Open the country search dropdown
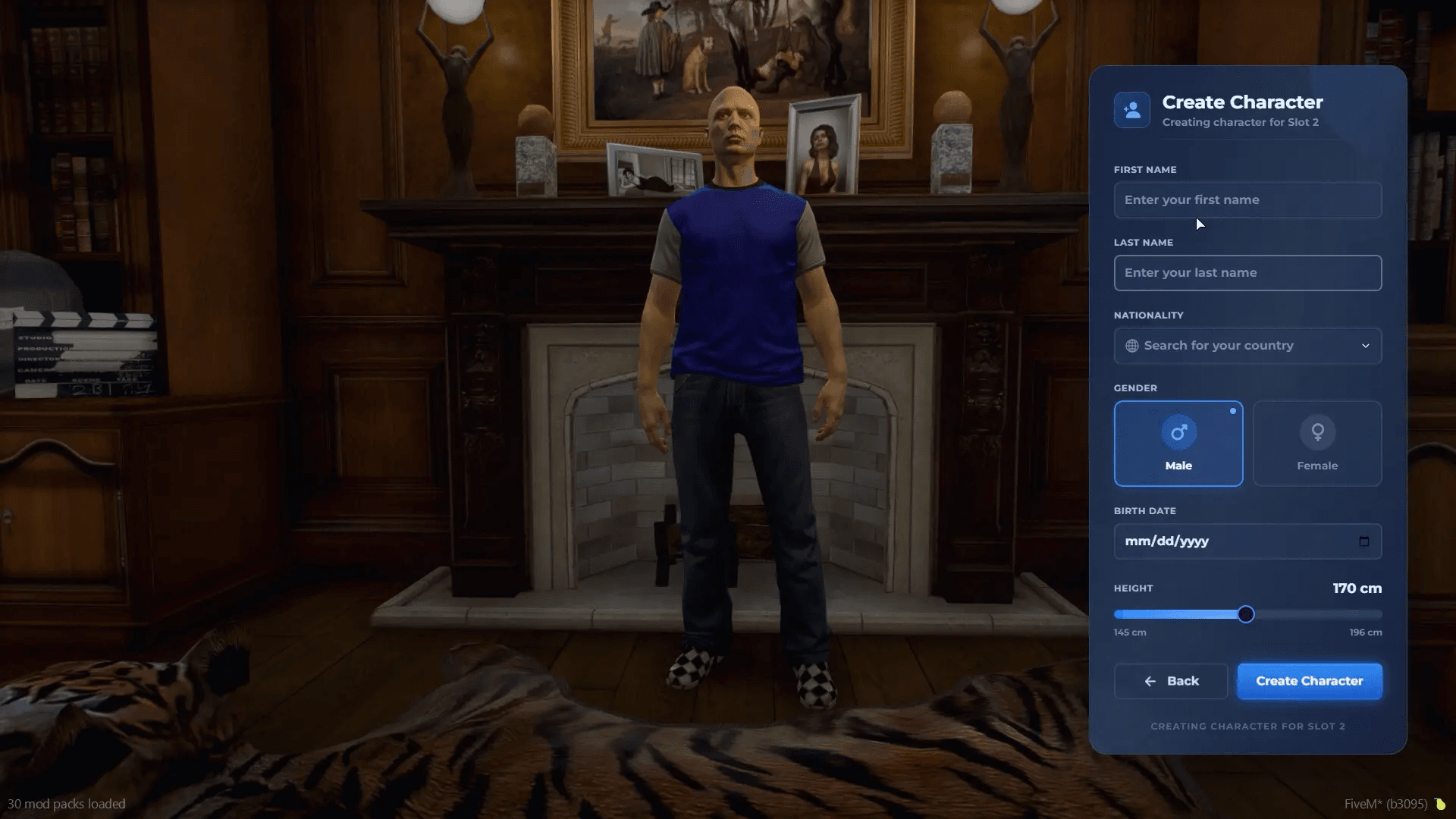1456x819 pixels. [1247, 345]
